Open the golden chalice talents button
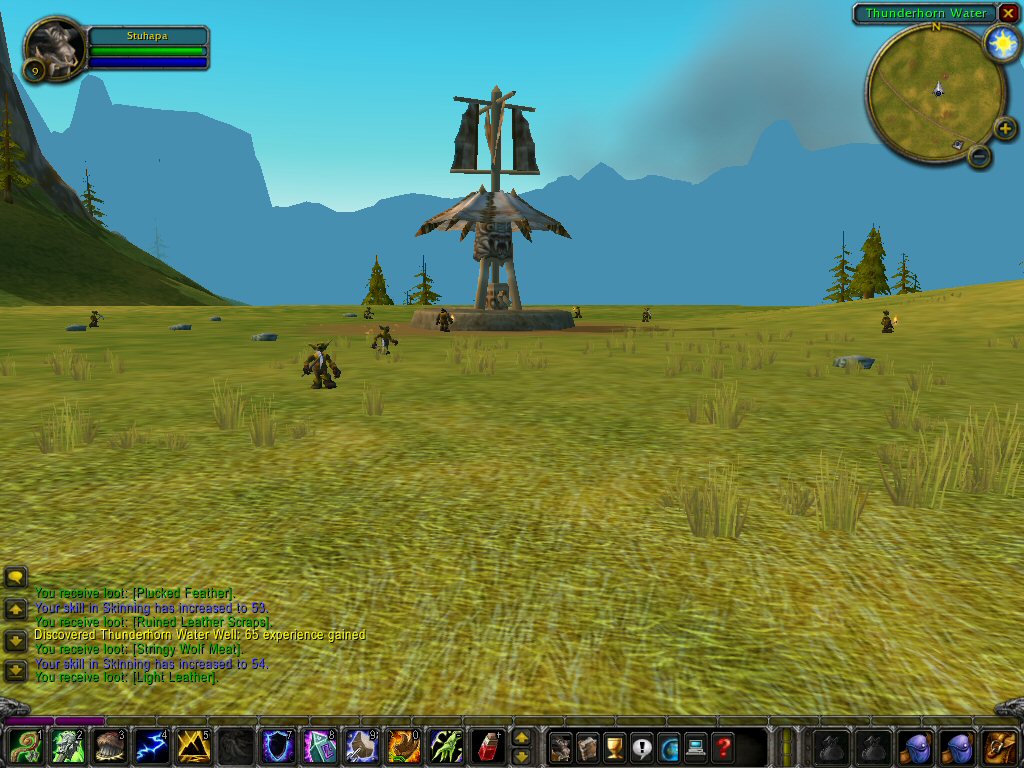This screenshot has width=1024, height=768. point(614,746)
